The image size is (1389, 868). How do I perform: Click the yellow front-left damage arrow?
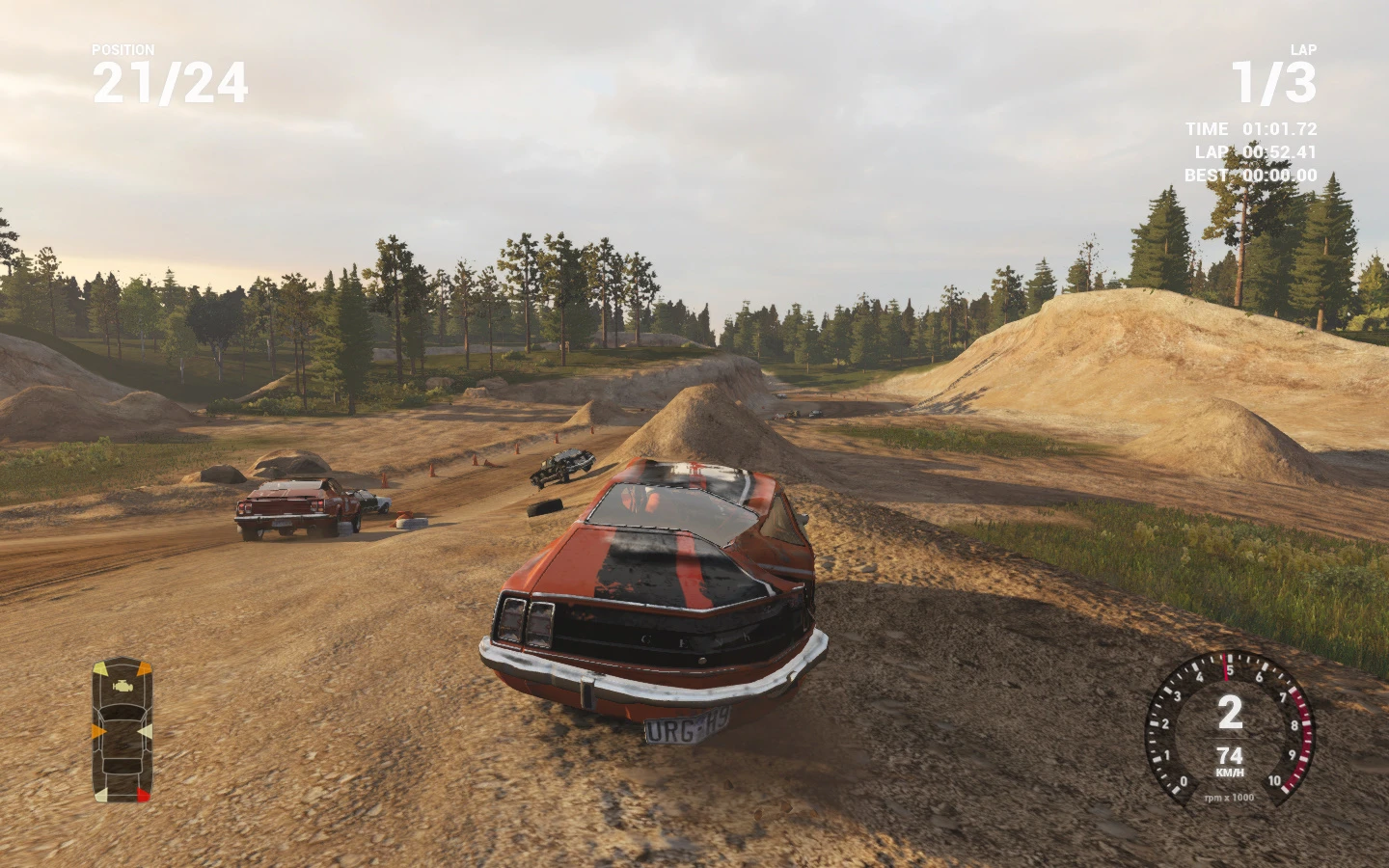(101, 668)
